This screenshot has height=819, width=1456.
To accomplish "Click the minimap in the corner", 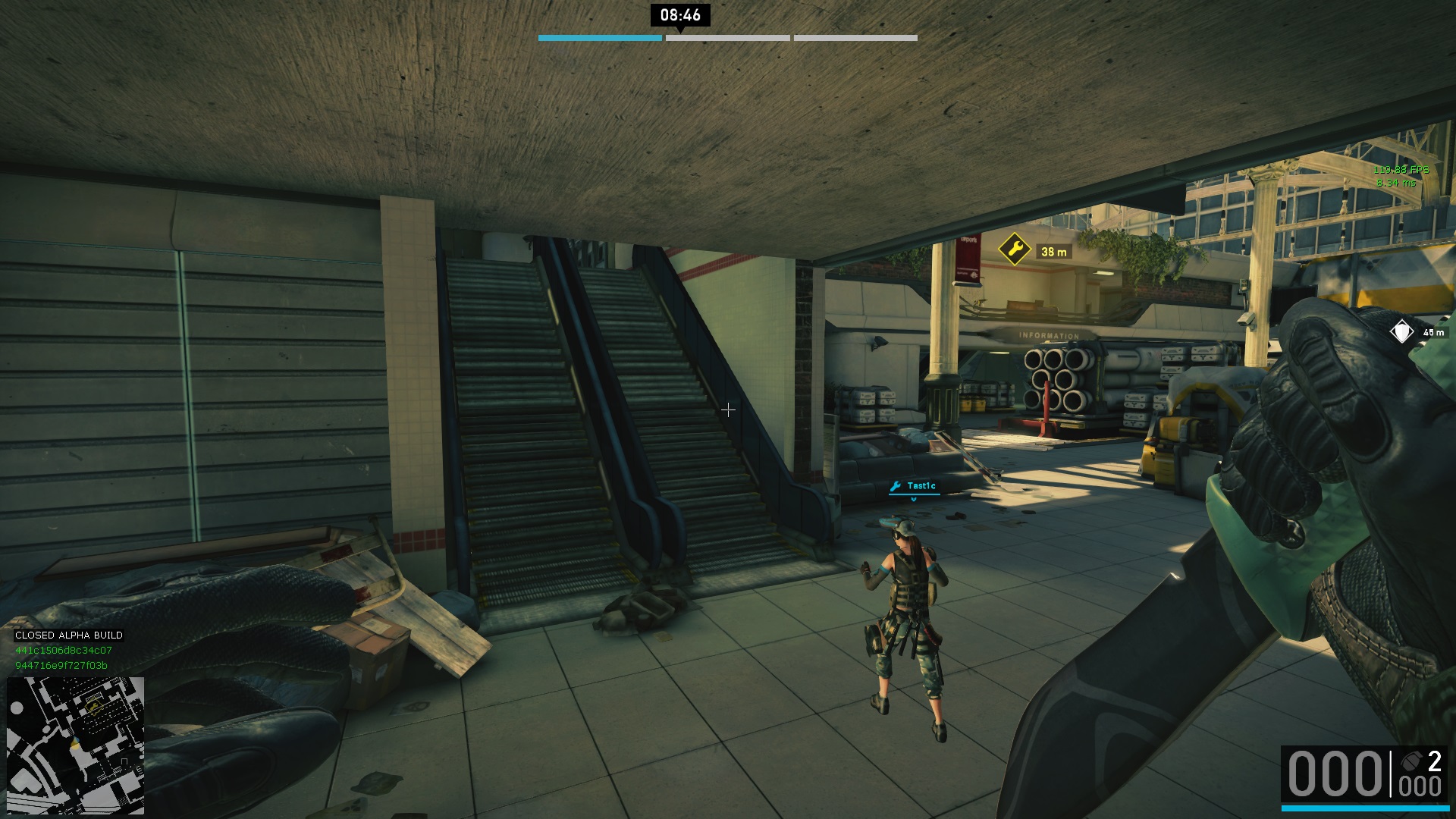I will click(x=75, y=745).
